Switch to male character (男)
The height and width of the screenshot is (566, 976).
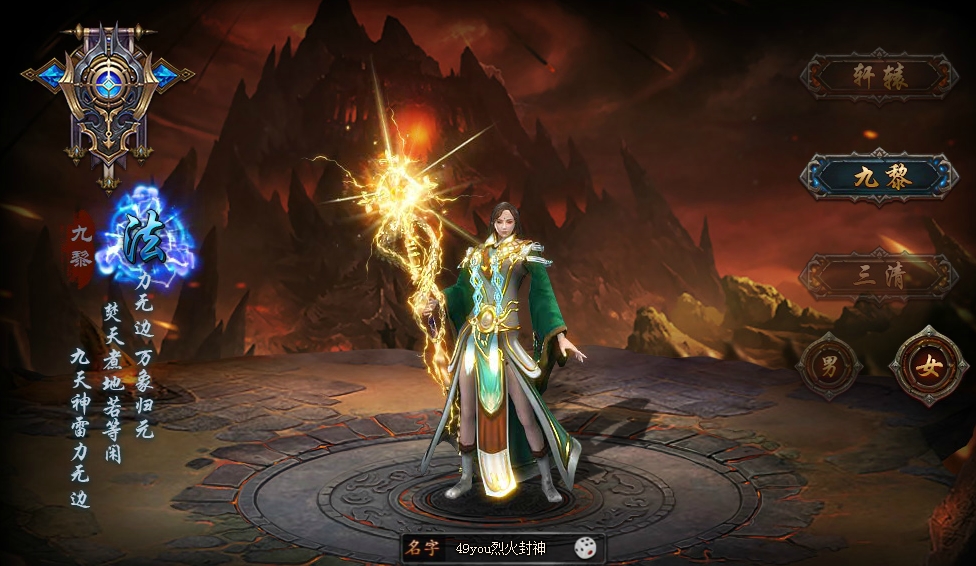coord(829,366)
